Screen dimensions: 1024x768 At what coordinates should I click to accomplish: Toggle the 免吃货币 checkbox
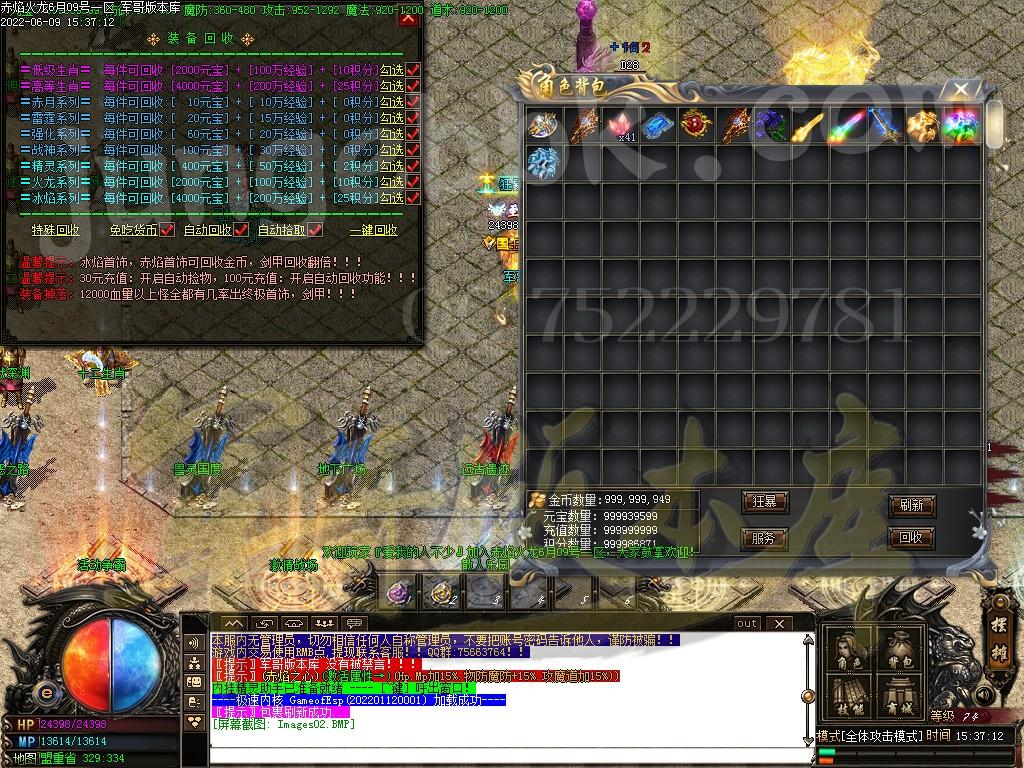(x=166, y=230)
